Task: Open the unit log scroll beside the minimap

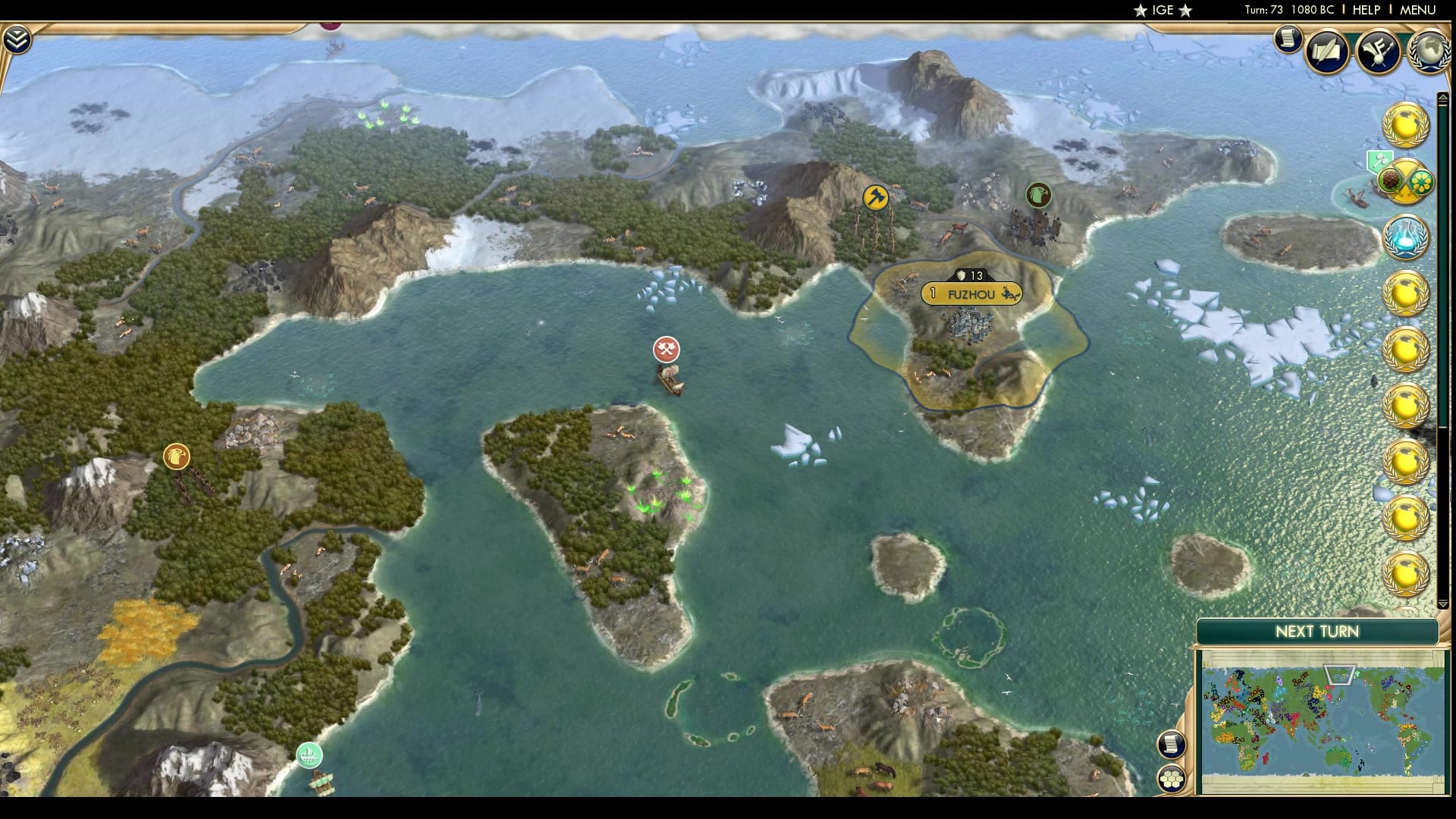Action: pos(1170,745)
